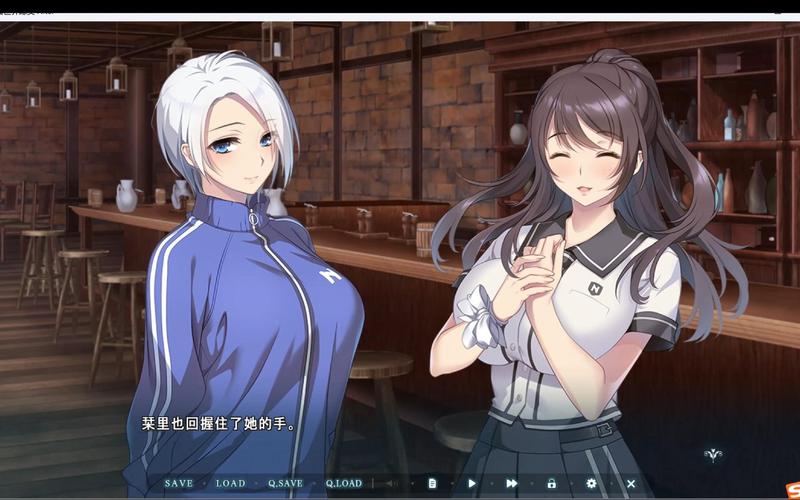Viewport: 800px width, 500px height.
Task: Quick load with Q.LOAD
Action: pyautogui.click(x=343, y=483)
